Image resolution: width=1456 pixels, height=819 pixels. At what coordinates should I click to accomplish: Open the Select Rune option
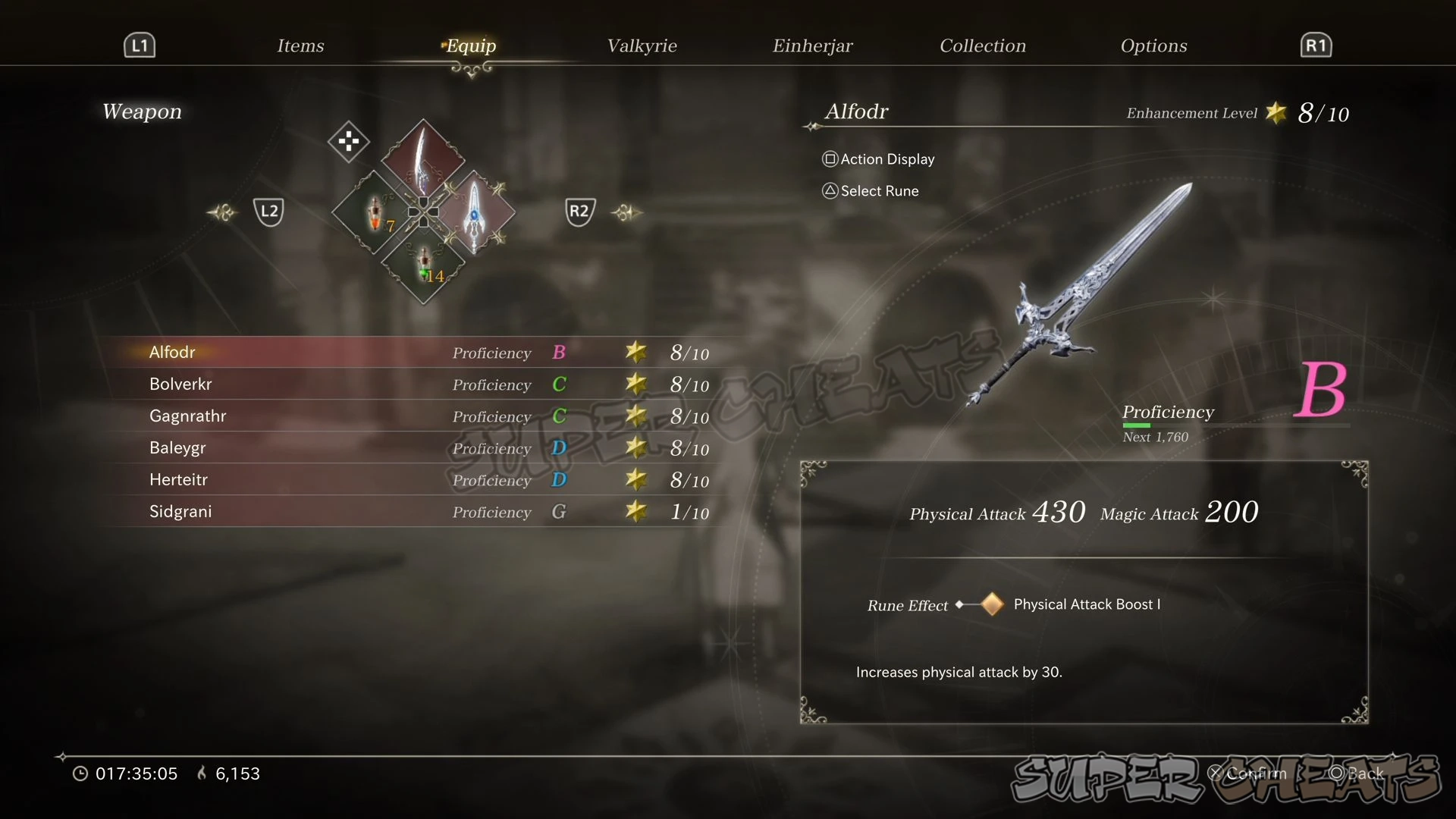coord(871,191)
